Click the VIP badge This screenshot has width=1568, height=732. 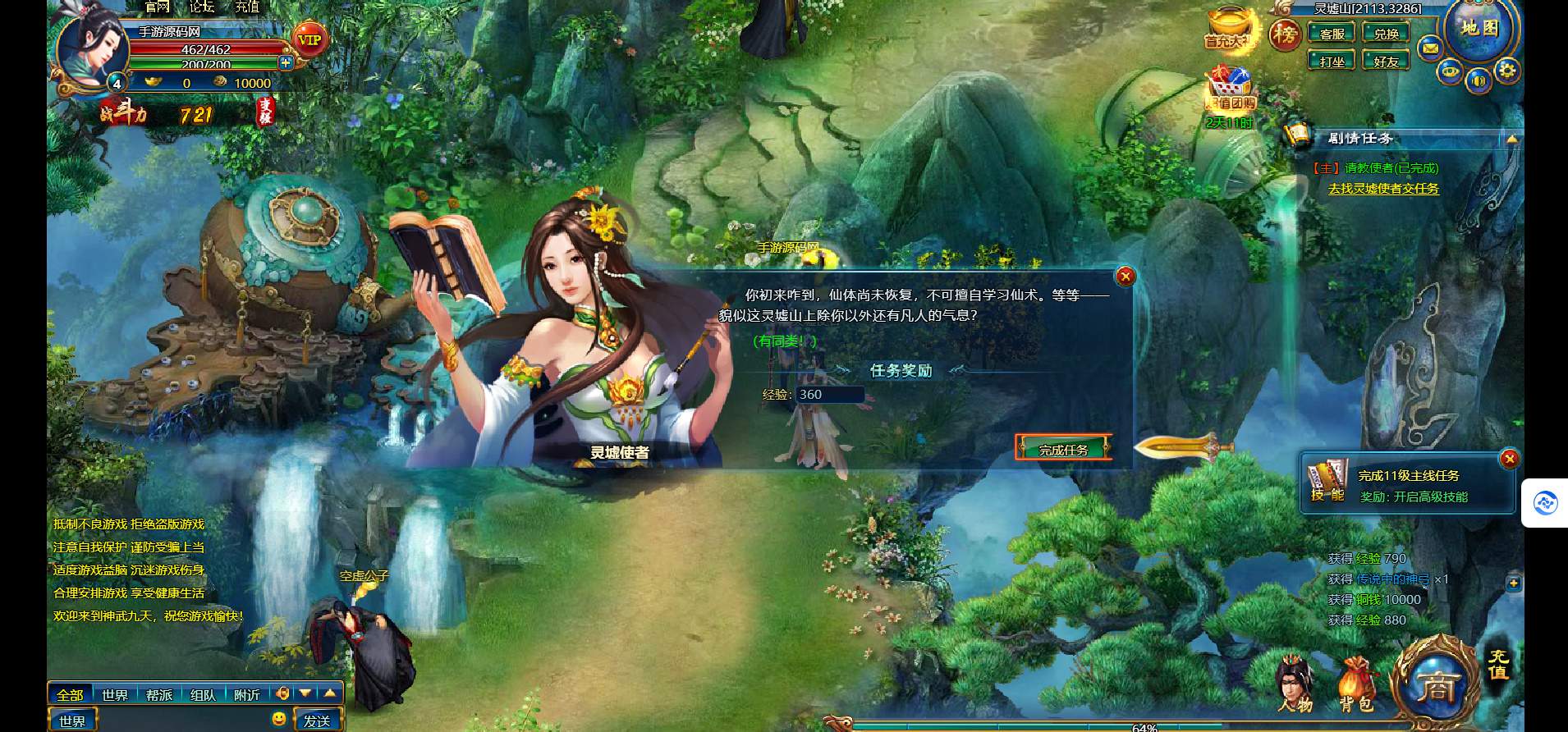[x=309, y=39]
